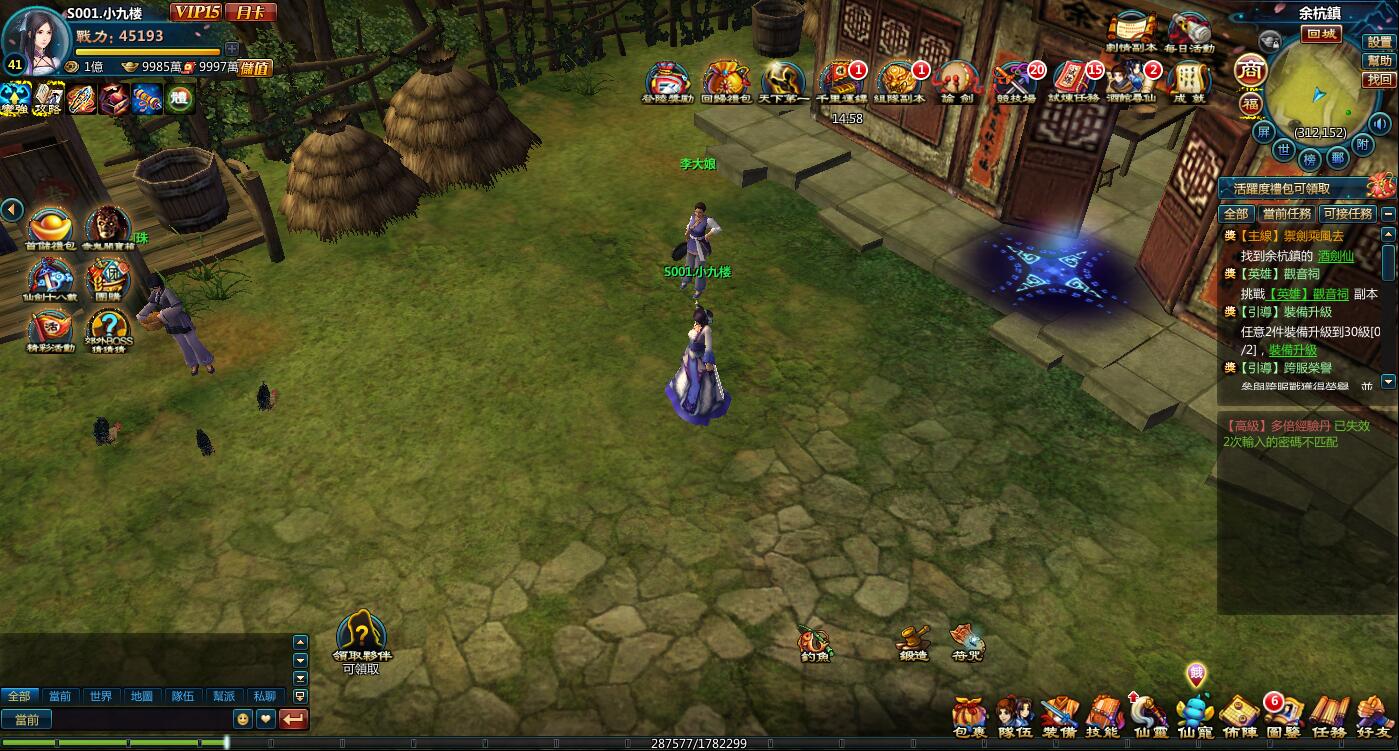Open the 首儲禮包 first-recharge gift icon
This screenshot has height=751, width=1399.
pyautogui.click(x=50, y=229)
